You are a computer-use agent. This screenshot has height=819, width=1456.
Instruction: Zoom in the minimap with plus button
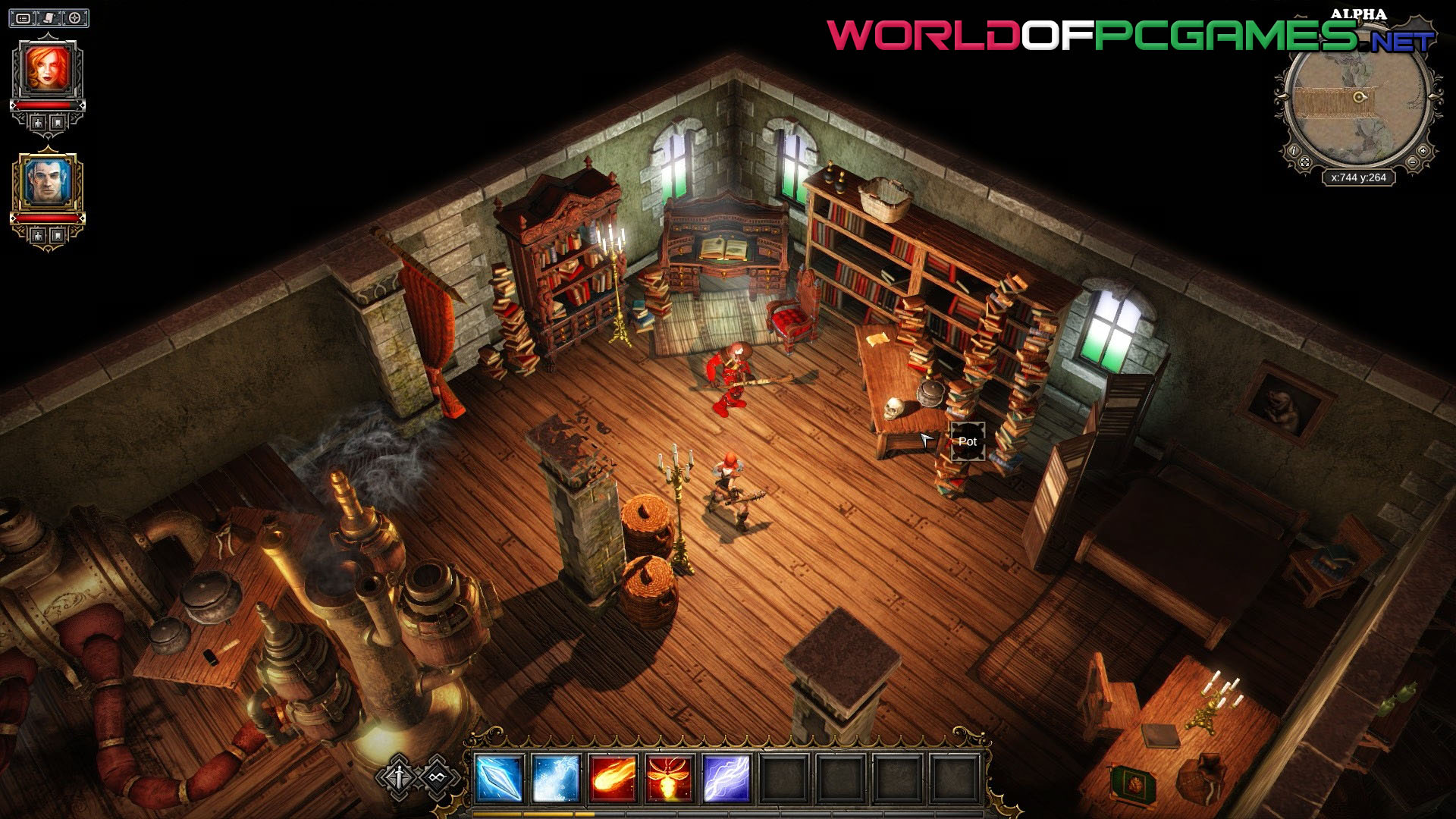pos(1423,151)
